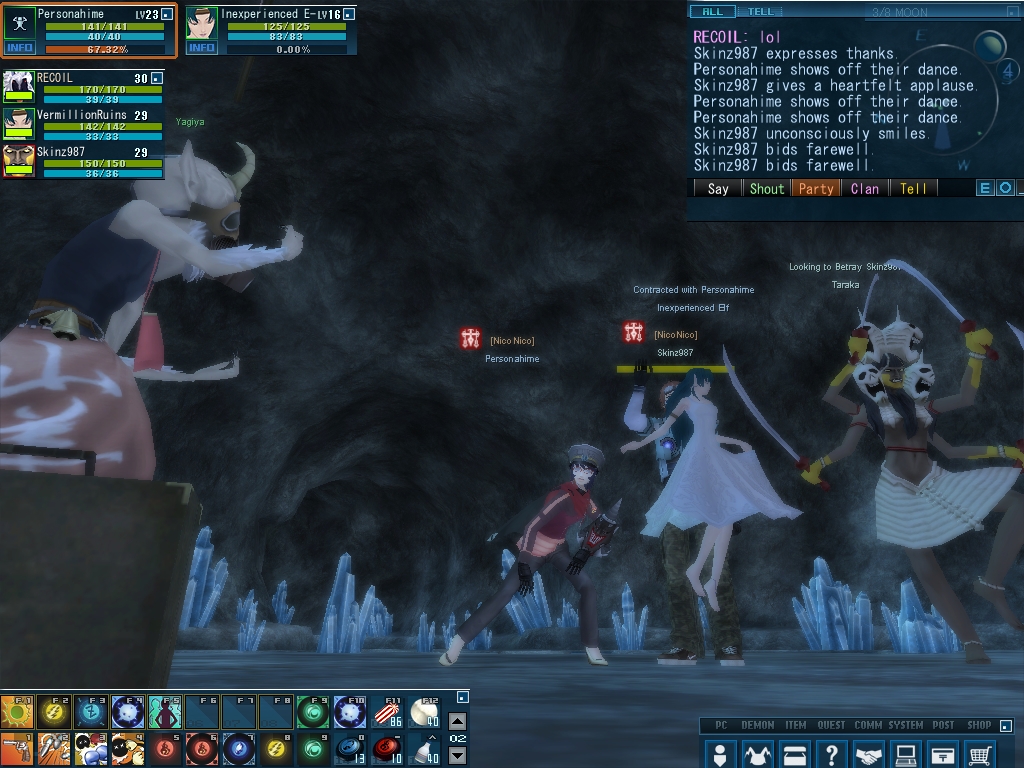Image resolution: width=1024 pixels, height=768 pixels.
Task: Open the Demon menu
Action: click(757, 753)
